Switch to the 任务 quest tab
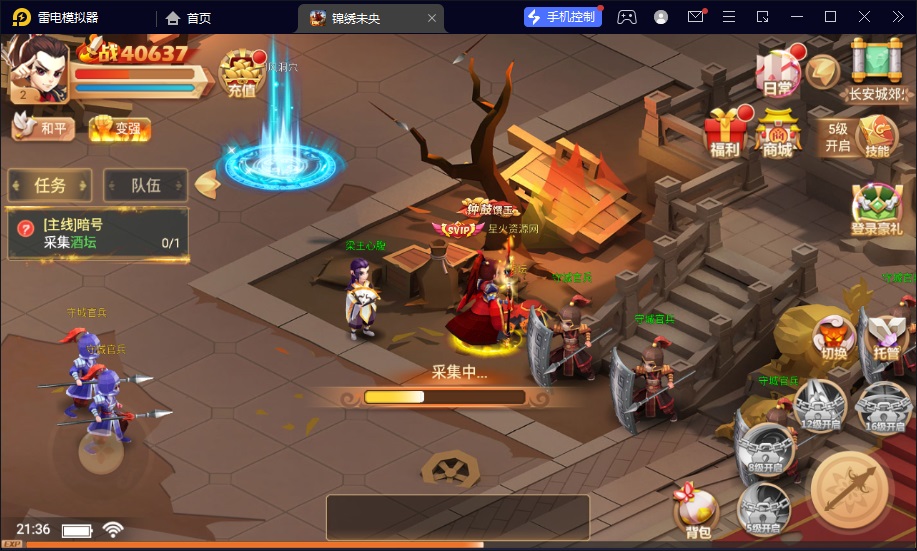The image size is (917, 551). 50,185
